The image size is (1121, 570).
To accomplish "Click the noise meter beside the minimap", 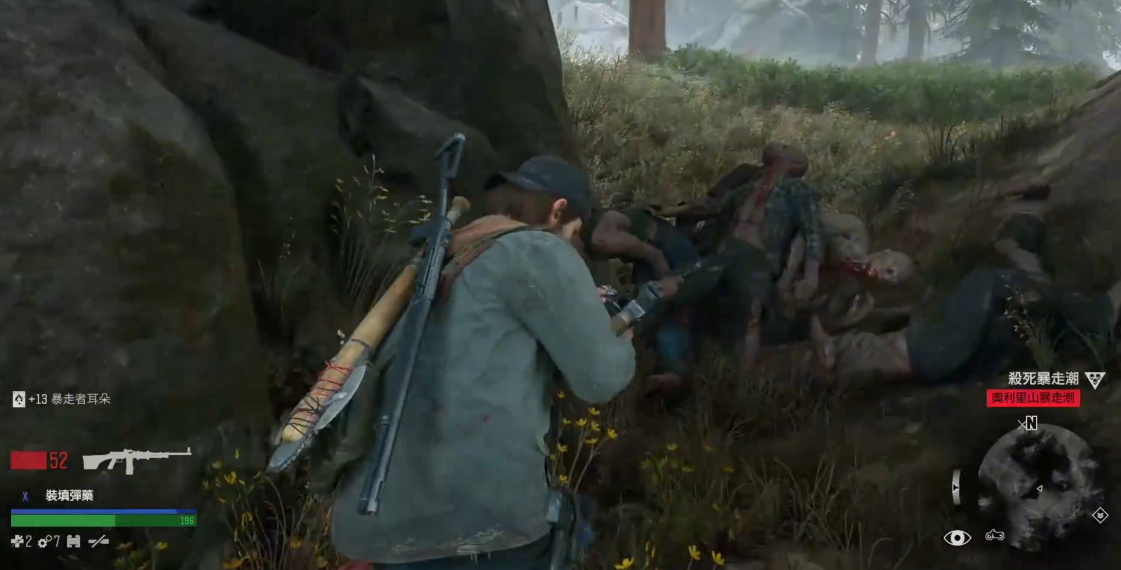I will tap(957, 486).
